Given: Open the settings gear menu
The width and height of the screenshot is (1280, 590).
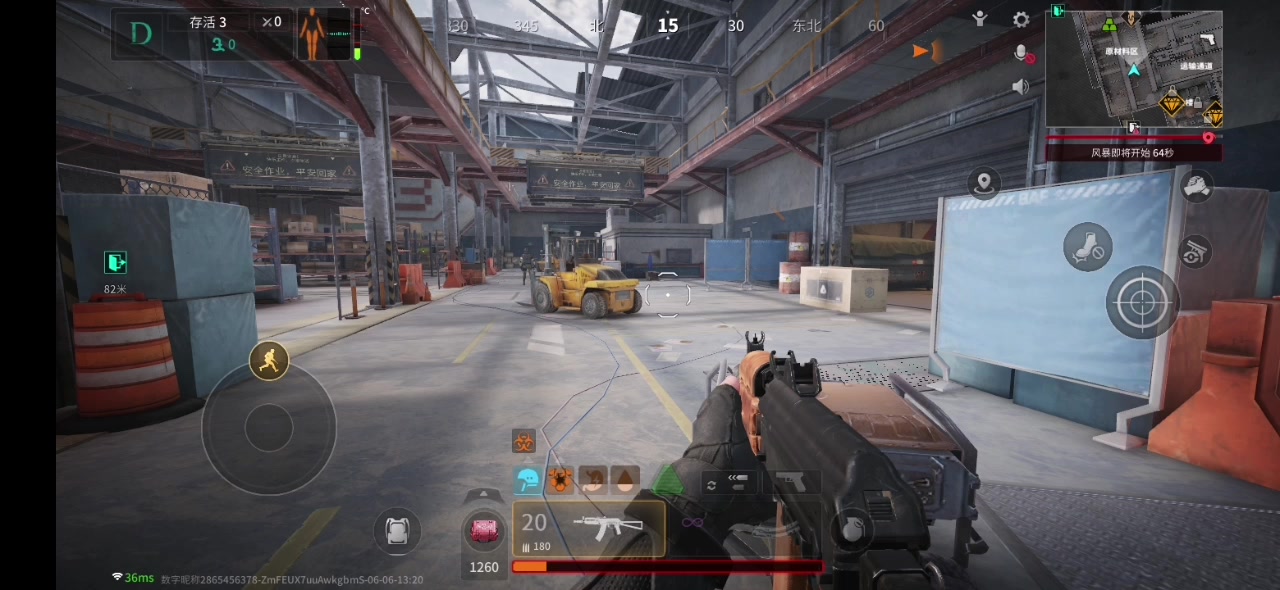Looking at the screenshot, I should point(1021,20).
